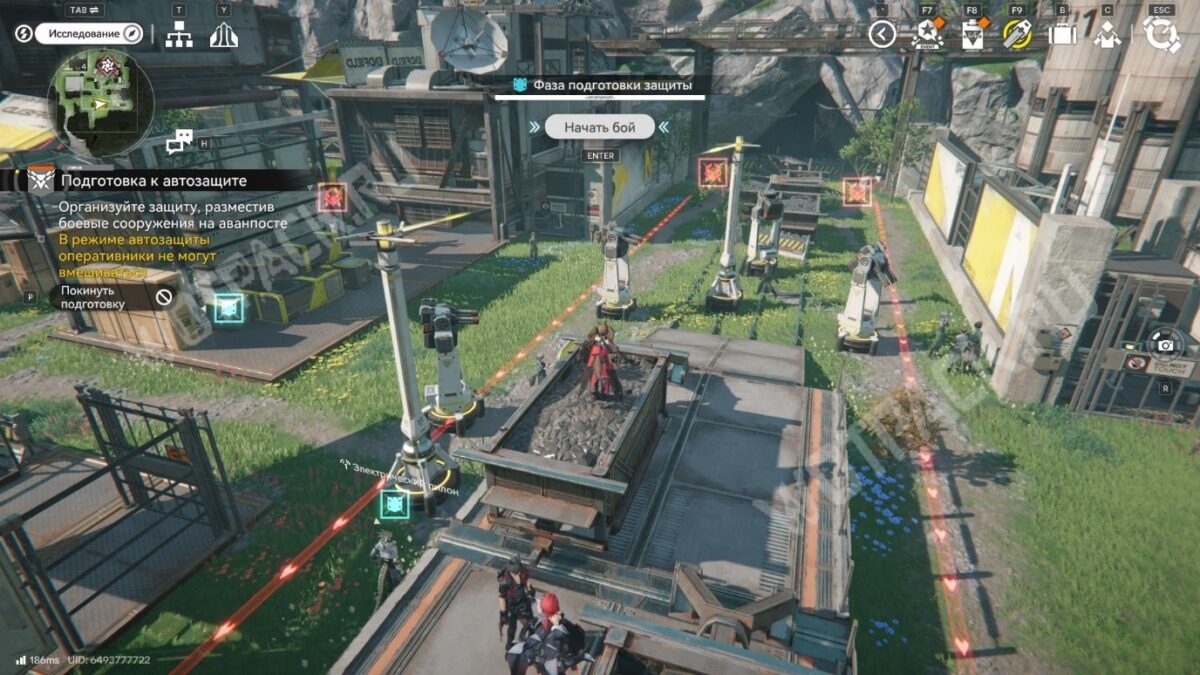Open the yellow ringed ticket icon
Image resolution: width=1200 pixels, height=675 pixels.
1017,35
